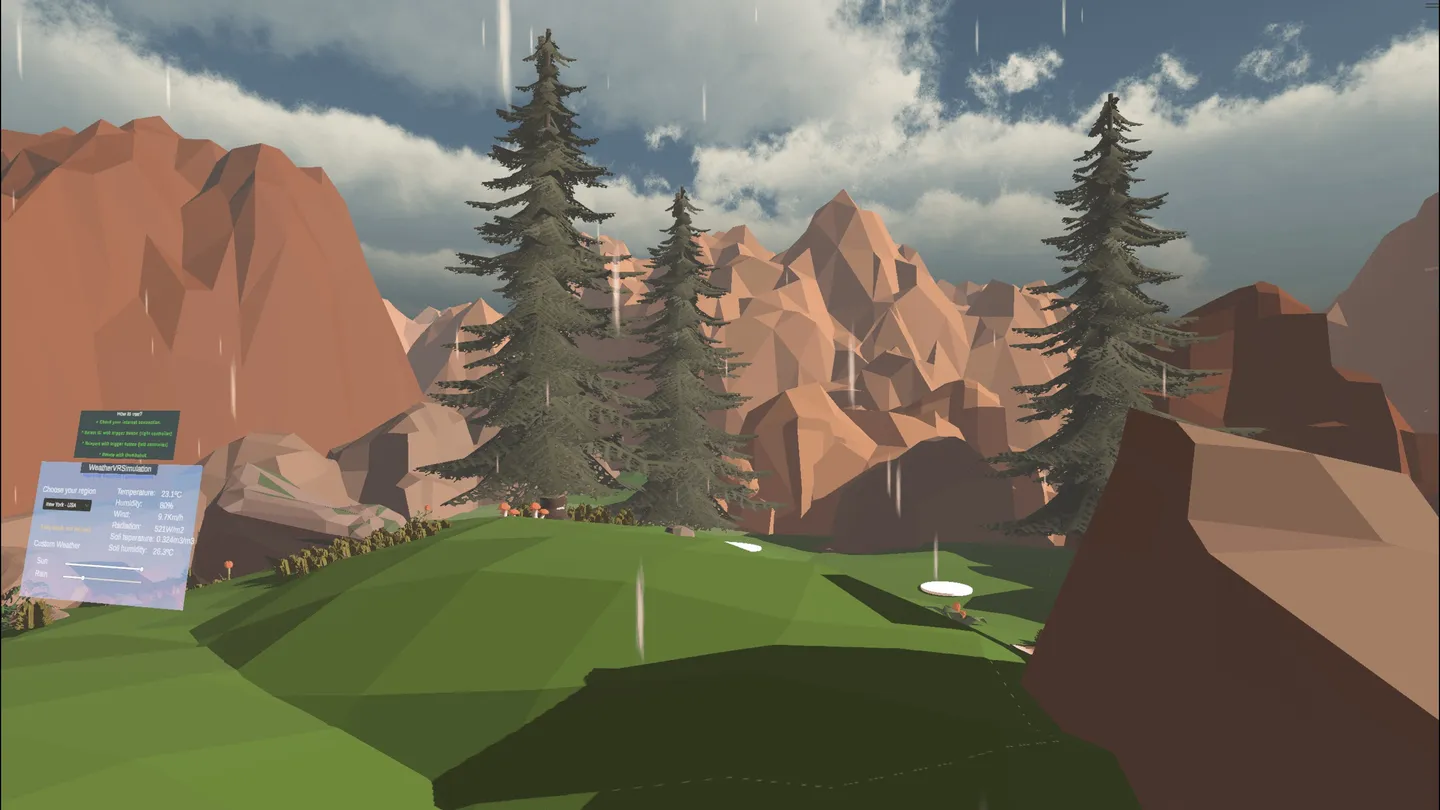Click the red mushroom near the grassy slope
This screenshot has width=1440, height=810.
click(535, 508)
